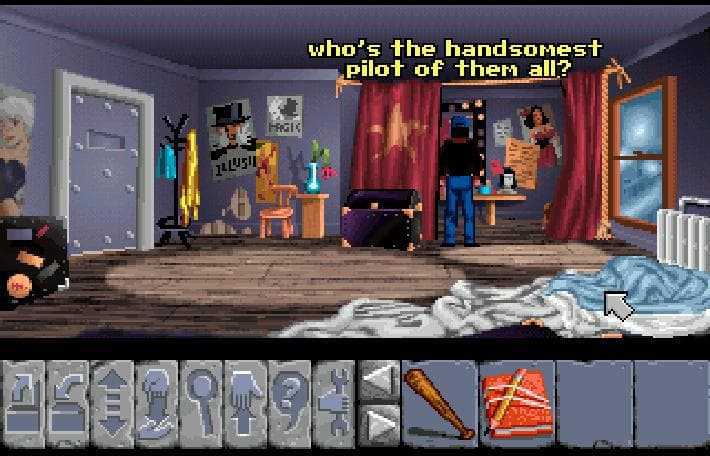This screenshot has height=456, width=710.
Task: Choose the Use wrench verb icon
Action: (x=332, y=400)
